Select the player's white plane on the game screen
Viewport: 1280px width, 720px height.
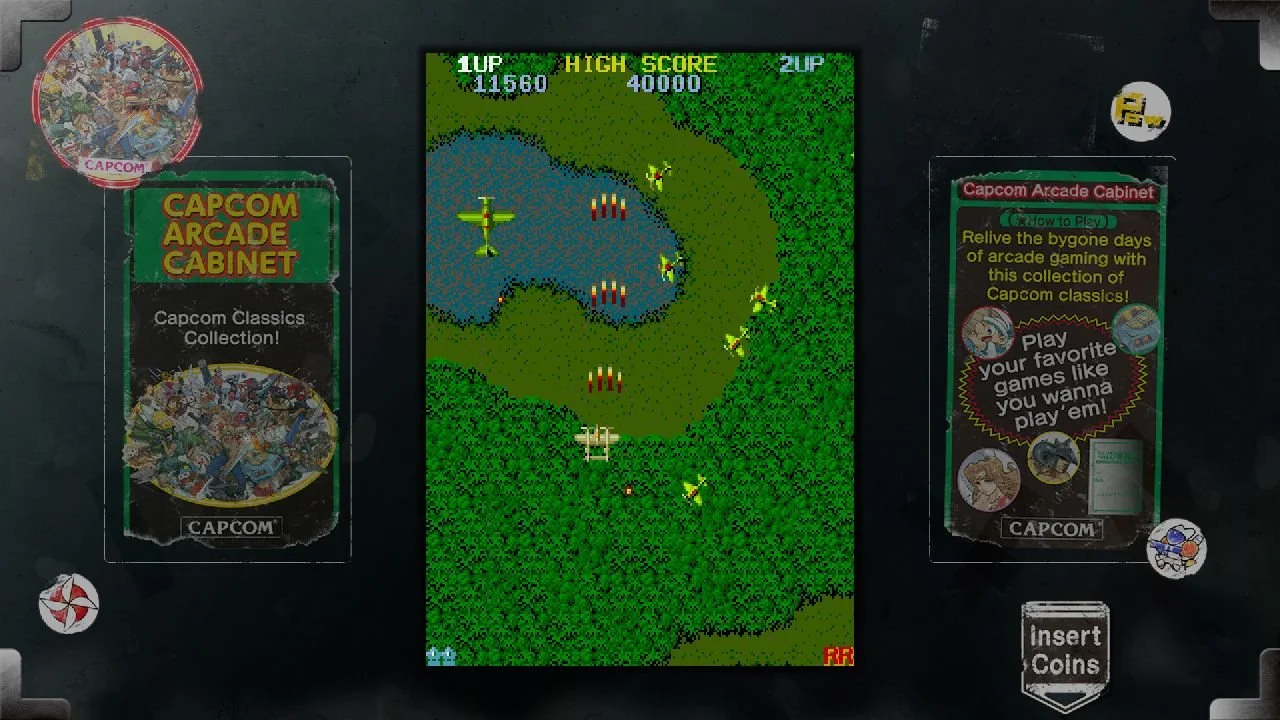click(597, 443)
